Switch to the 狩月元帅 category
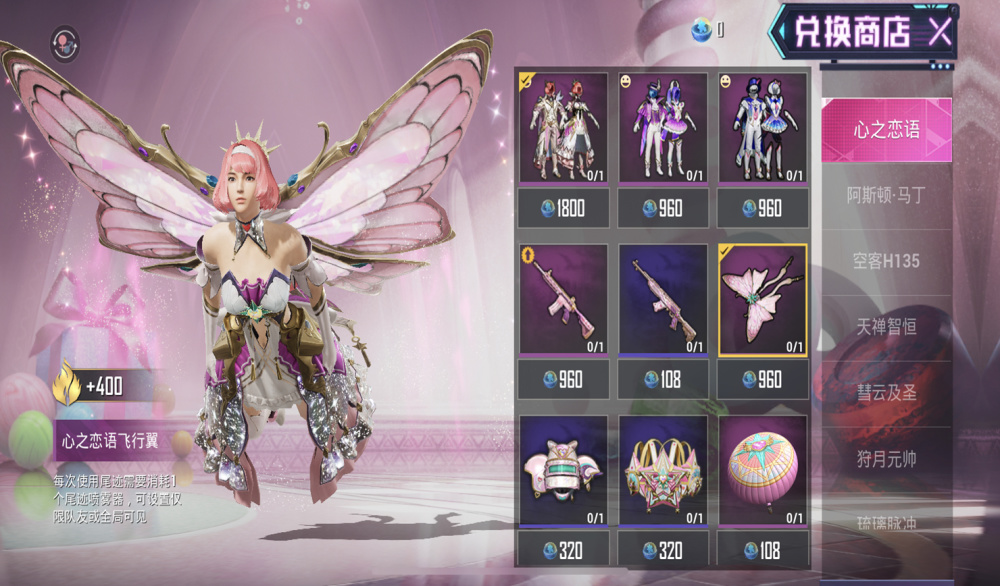 (x=886, y=459)
